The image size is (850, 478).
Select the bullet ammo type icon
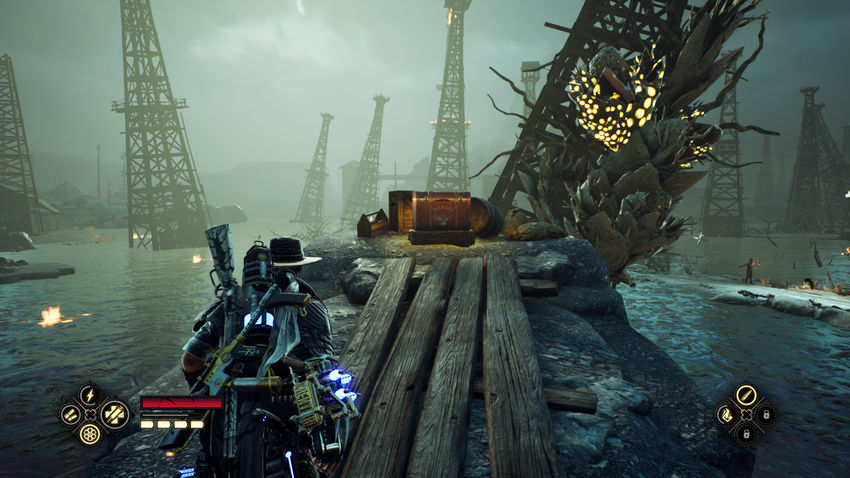click(x=746, y=394)
